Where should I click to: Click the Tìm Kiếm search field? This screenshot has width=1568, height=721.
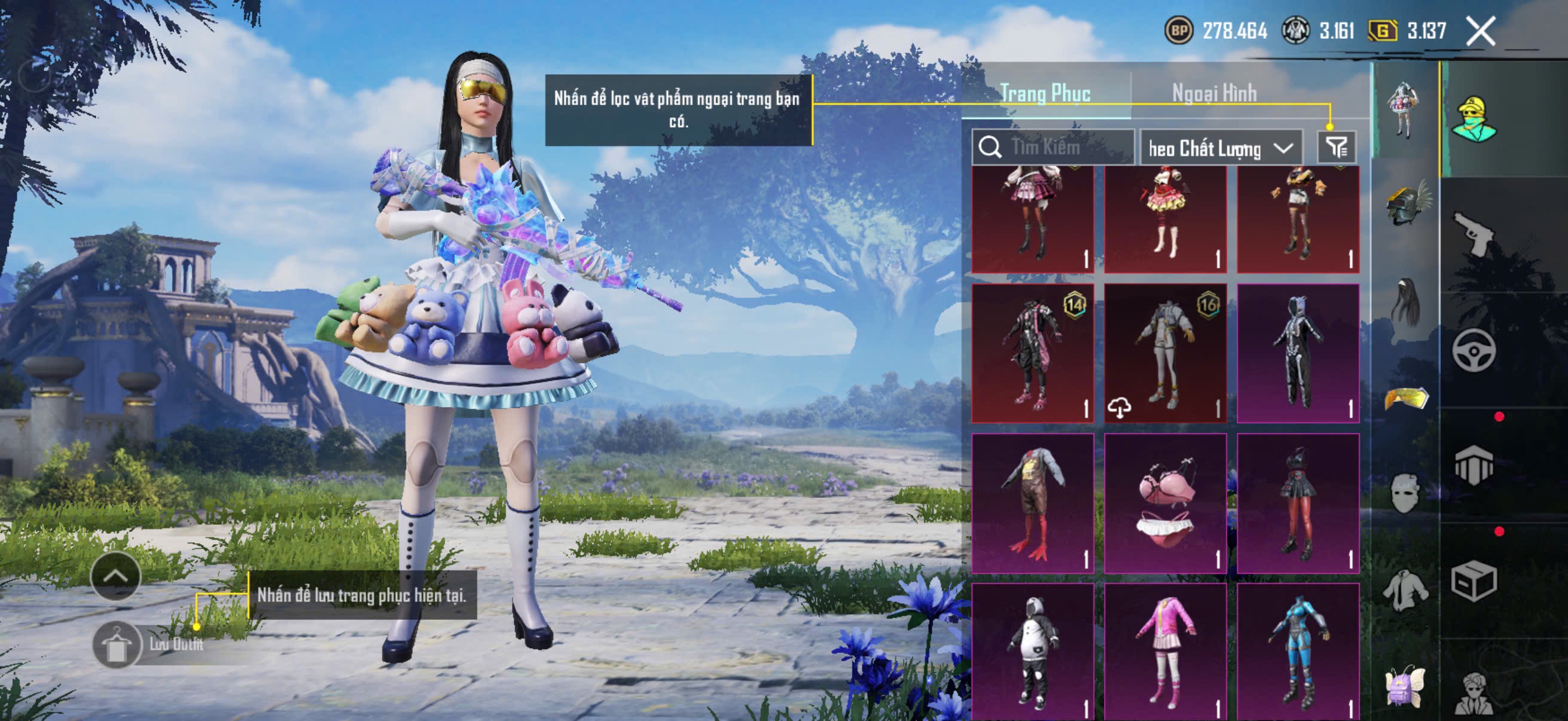point(1053,147)
